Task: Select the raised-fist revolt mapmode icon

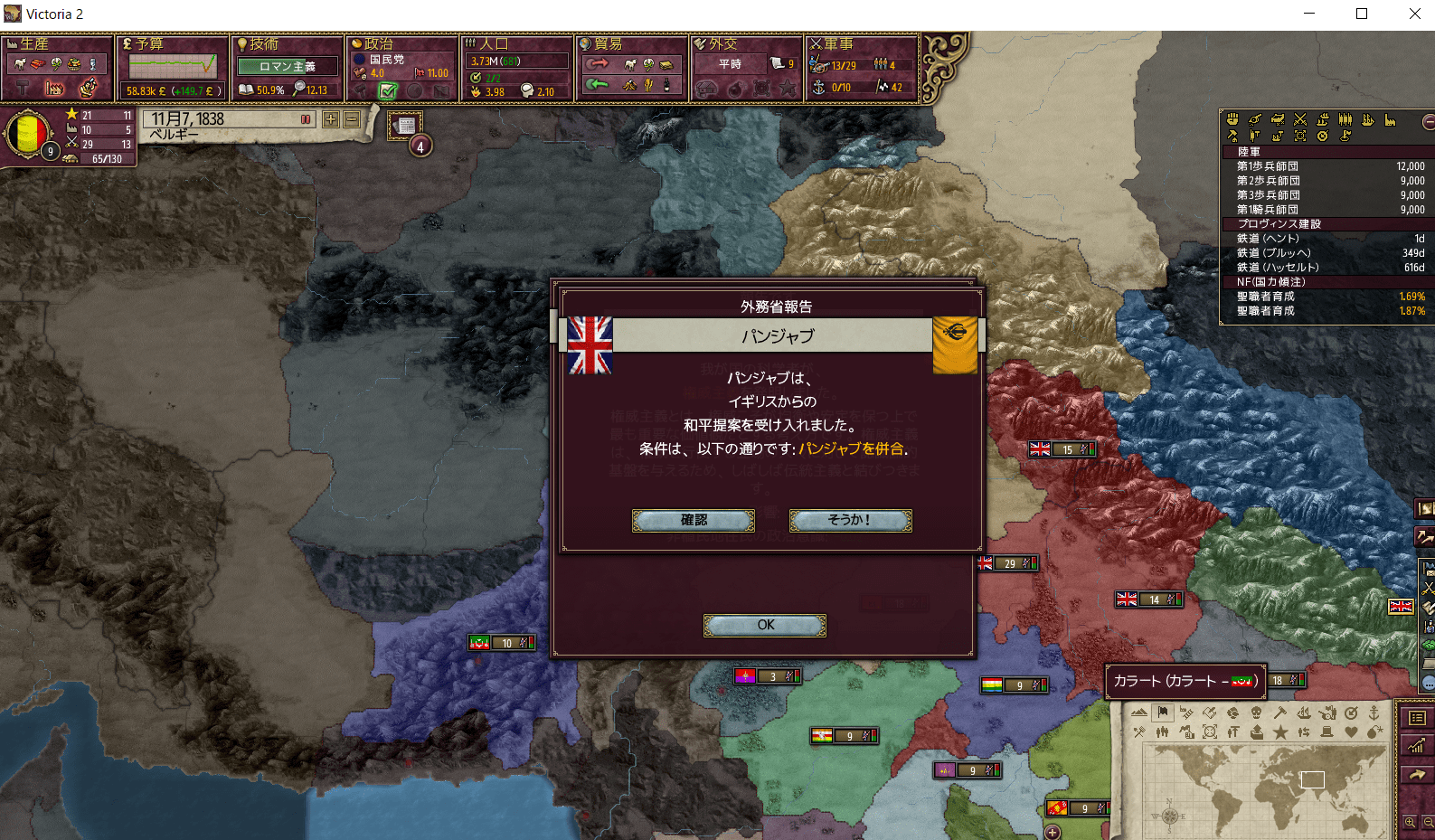Action: coord(1232,119)
